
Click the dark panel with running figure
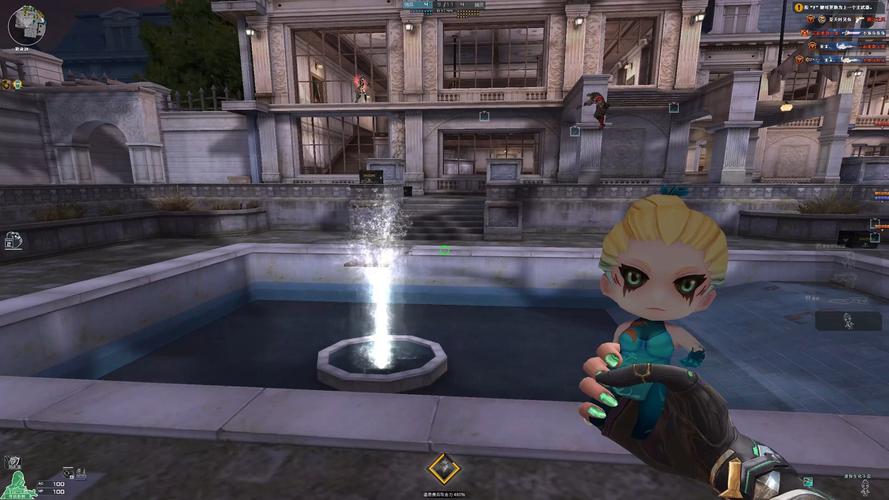(847, 320)
